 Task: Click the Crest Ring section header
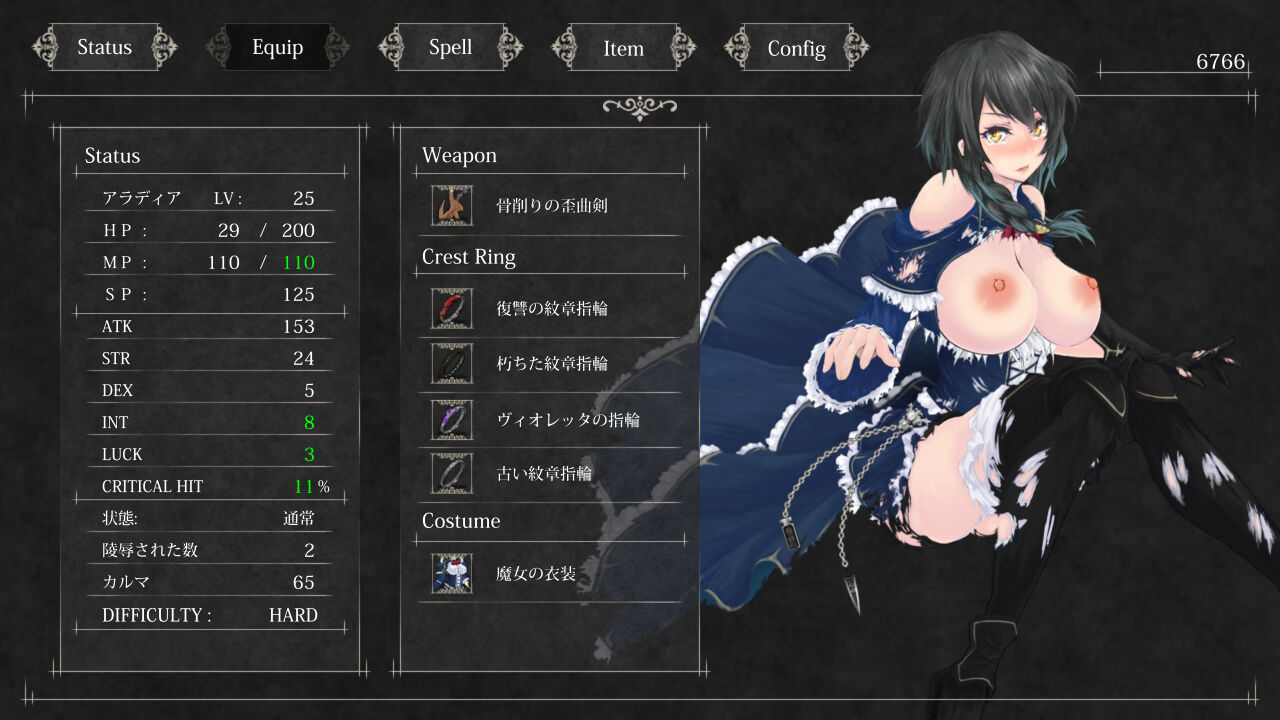468,257
